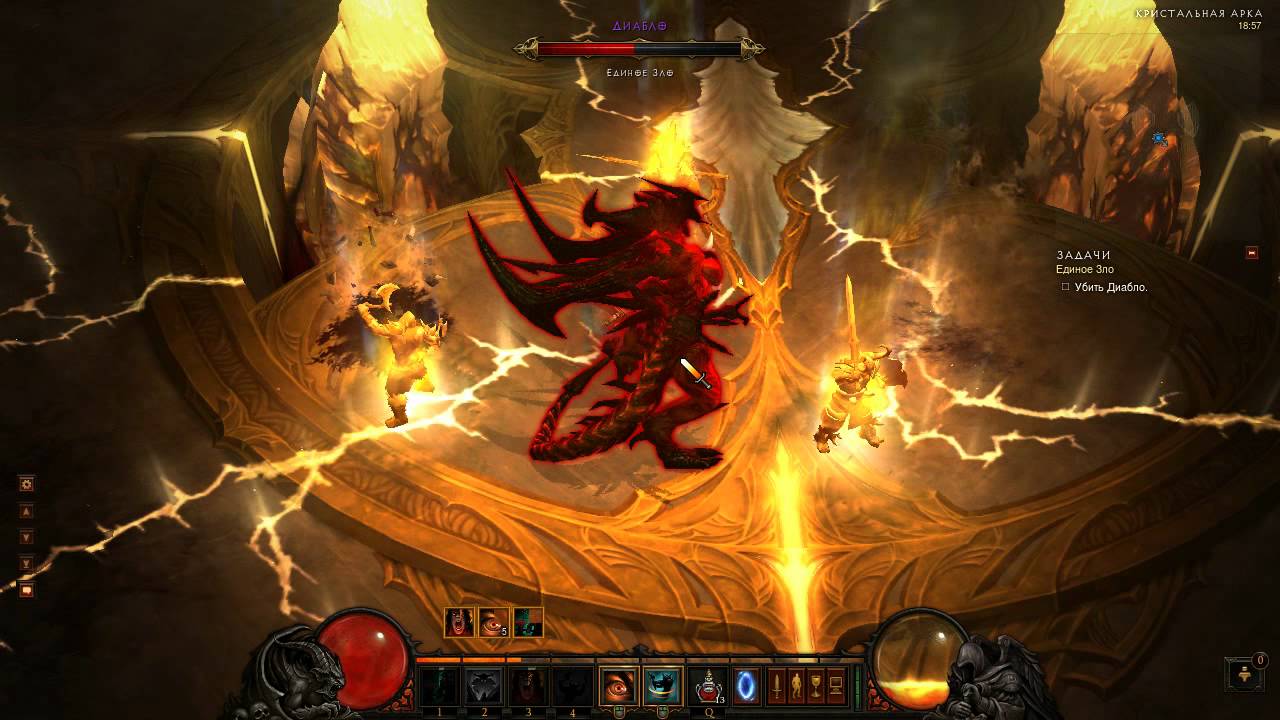
Task: Activate the winged skill in slot 2
Action: pos(484,686)
